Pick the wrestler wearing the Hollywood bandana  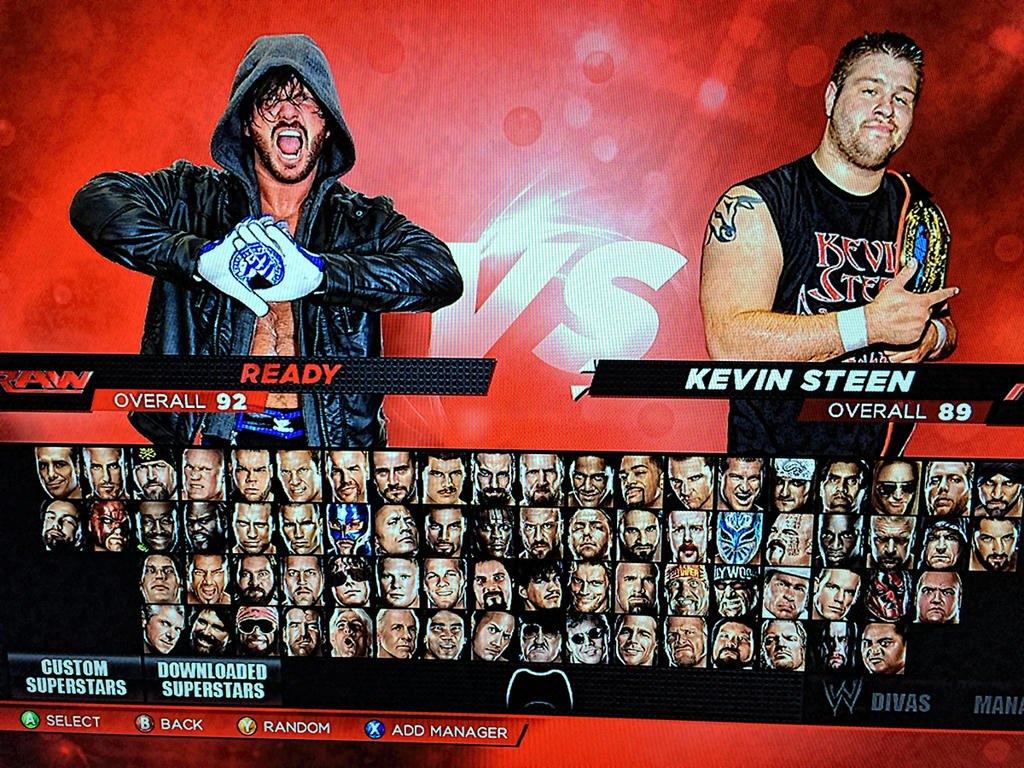(x=735, y=591)
